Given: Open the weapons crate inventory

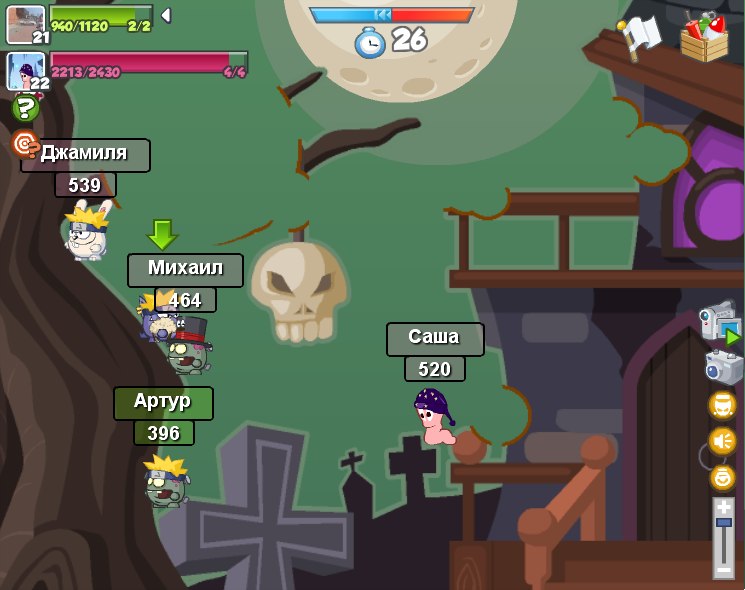Looking at the screenshot, I should tap(704, 36).
